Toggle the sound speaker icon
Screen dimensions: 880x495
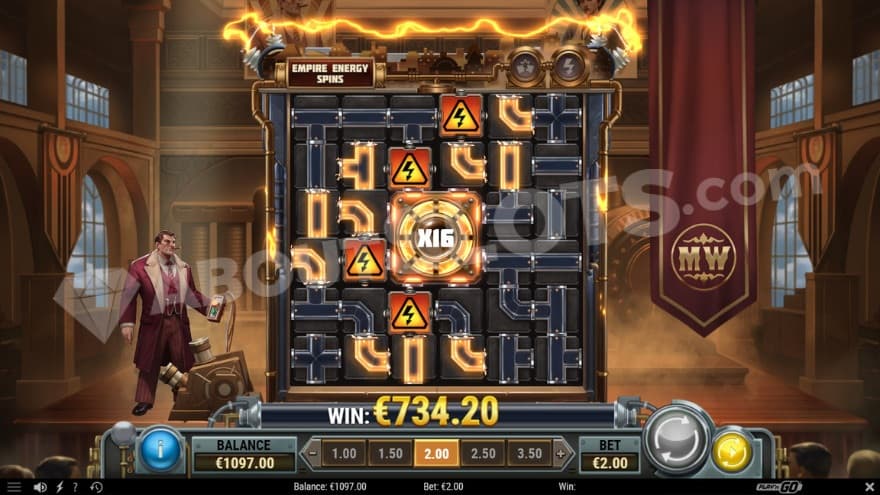(x=40, y=487)
